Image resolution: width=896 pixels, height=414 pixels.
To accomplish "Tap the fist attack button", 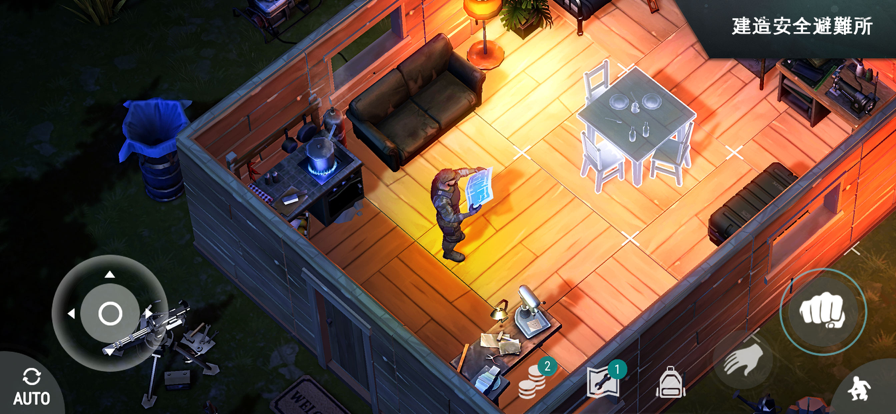I will pyautogui.click(x=823, y=311).
